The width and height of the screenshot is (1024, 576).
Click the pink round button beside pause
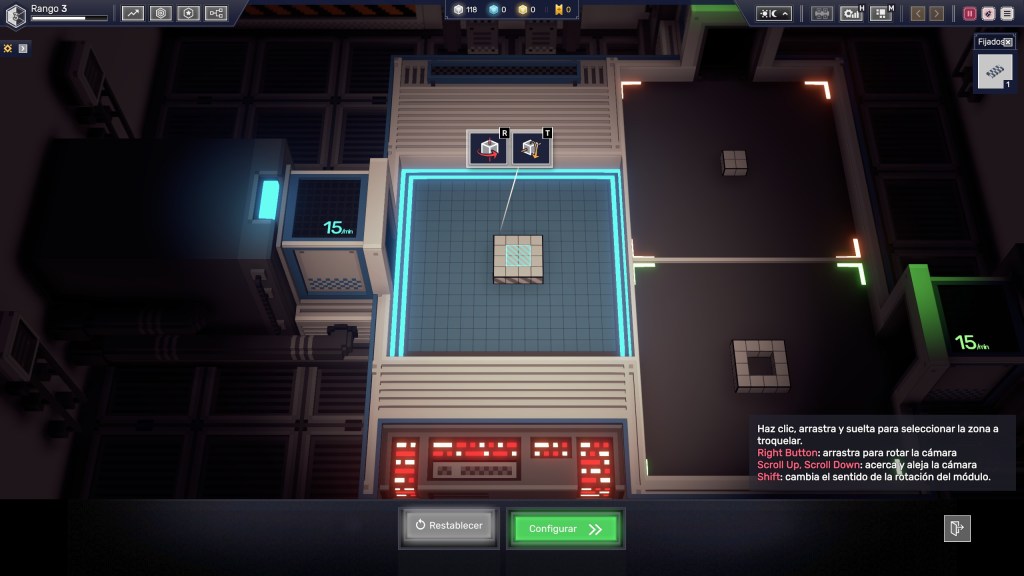(988, 13)
